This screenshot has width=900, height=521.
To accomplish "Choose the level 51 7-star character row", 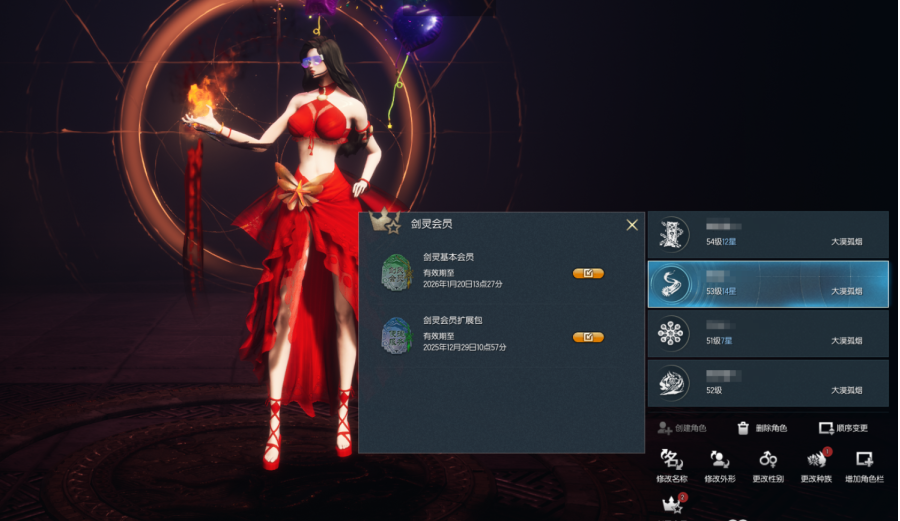I will (768, 333).
